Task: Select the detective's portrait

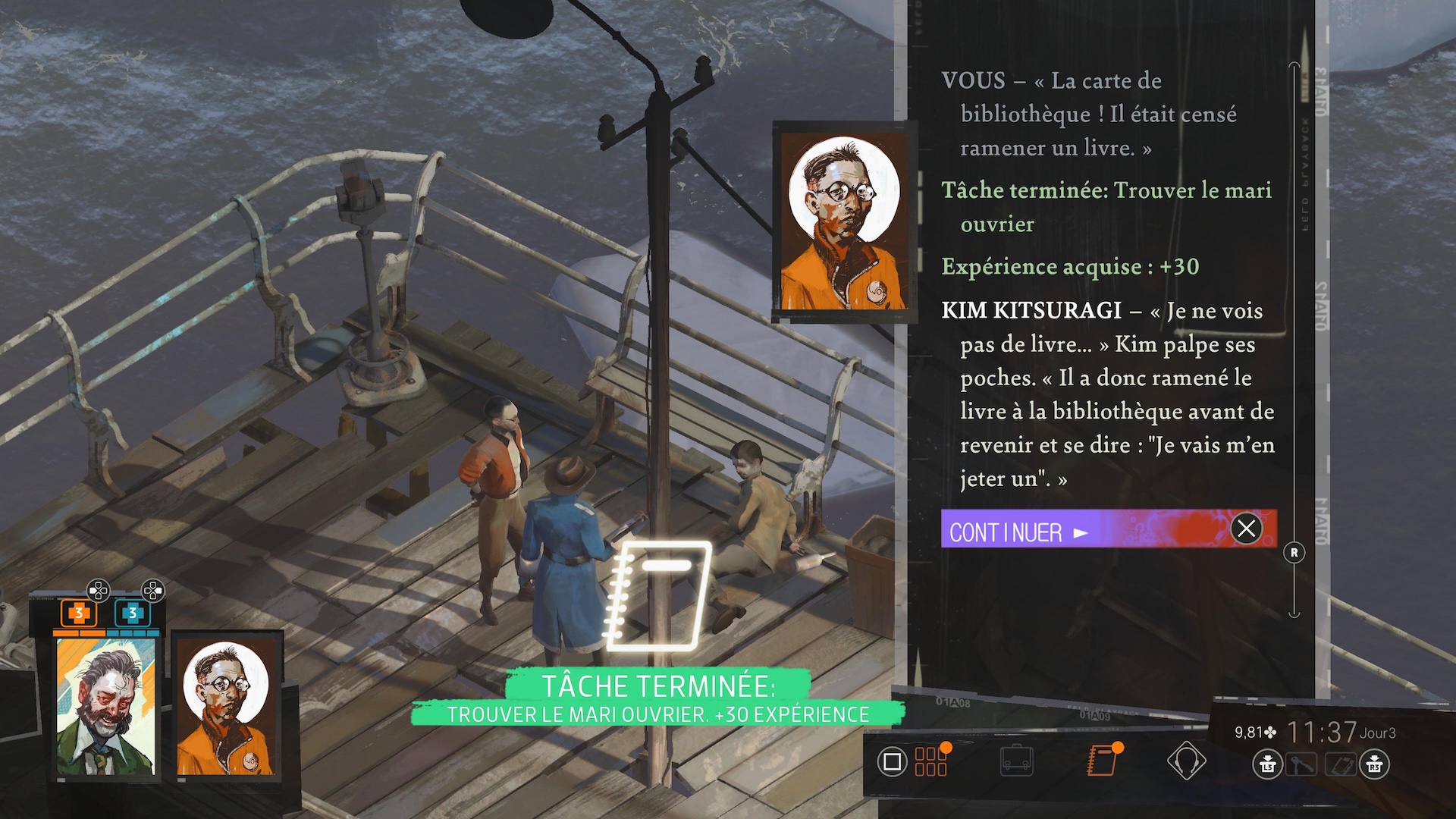Action: pyautogui.click(x=105, y=707)
